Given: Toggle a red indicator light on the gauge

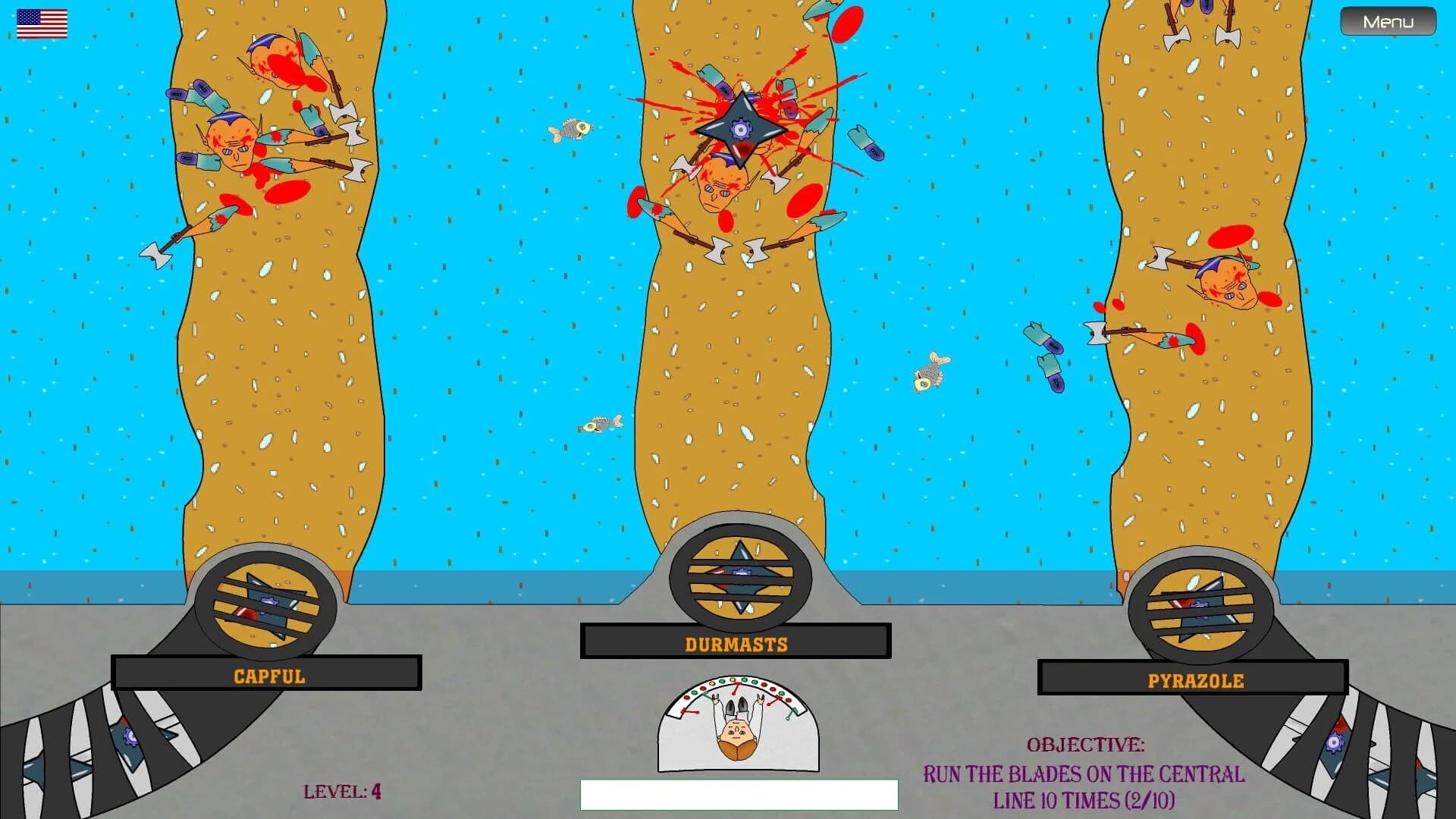Looking at the screenshot, I should point(764,685).
